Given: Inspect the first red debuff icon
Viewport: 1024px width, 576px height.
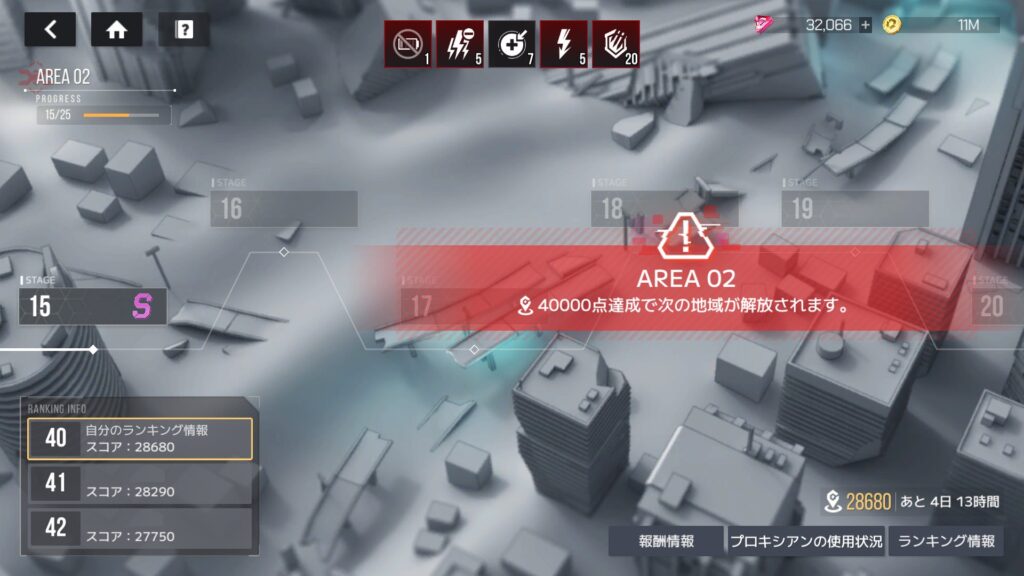Looking at the screenshot, I should pos(408,44).
